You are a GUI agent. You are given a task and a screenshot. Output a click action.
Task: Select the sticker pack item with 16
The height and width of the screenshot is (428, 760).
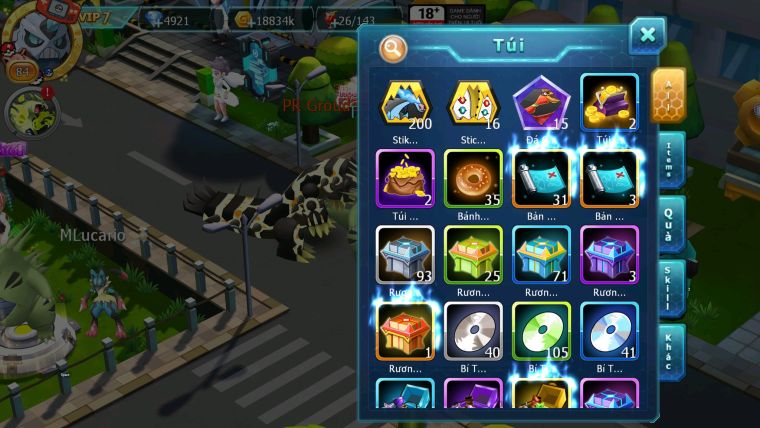click(x=473, y=103)
